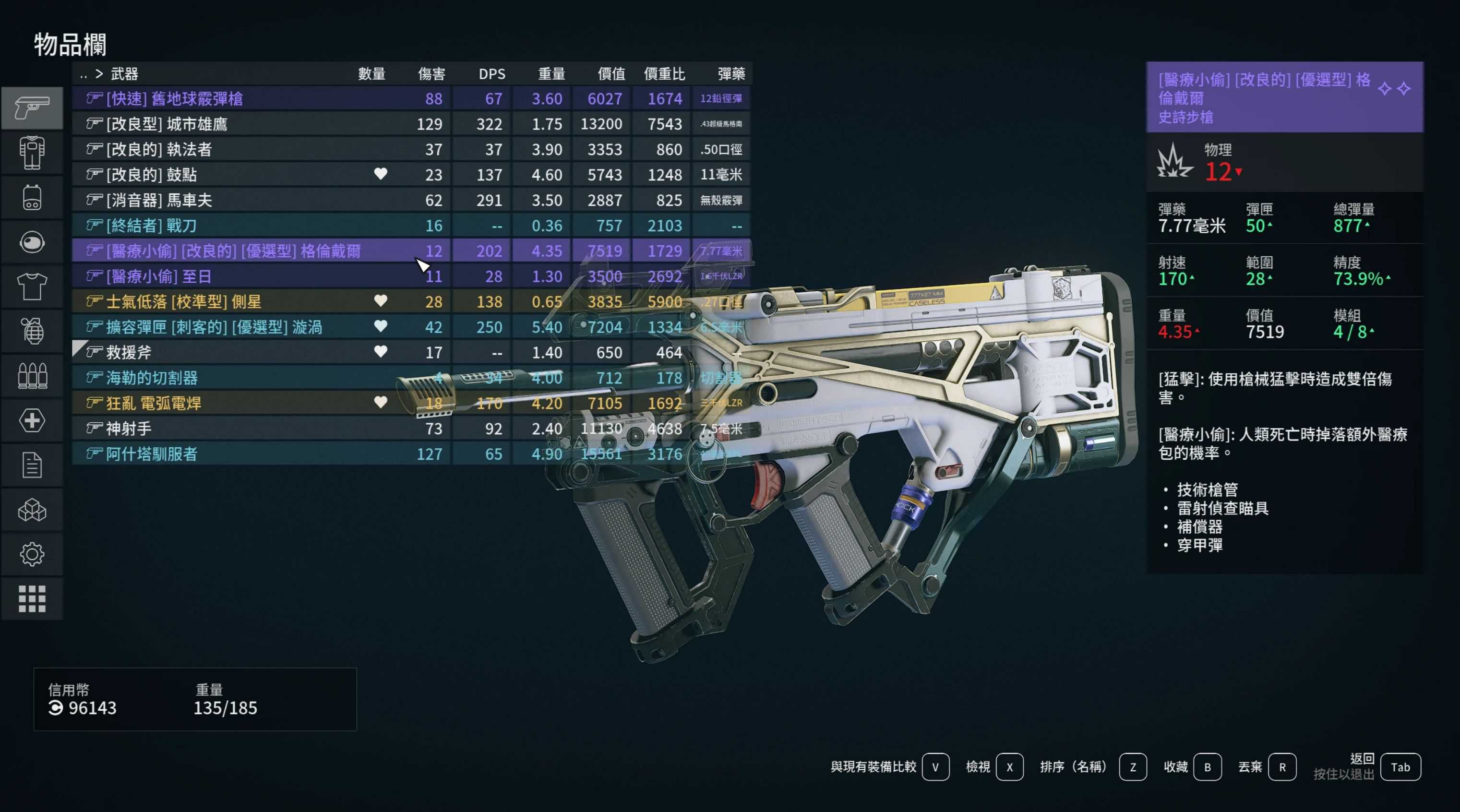Open the spacesuit category tab
Image resolution: width=1460 pixels, height=812 pixels.
(x=32, y=153)
